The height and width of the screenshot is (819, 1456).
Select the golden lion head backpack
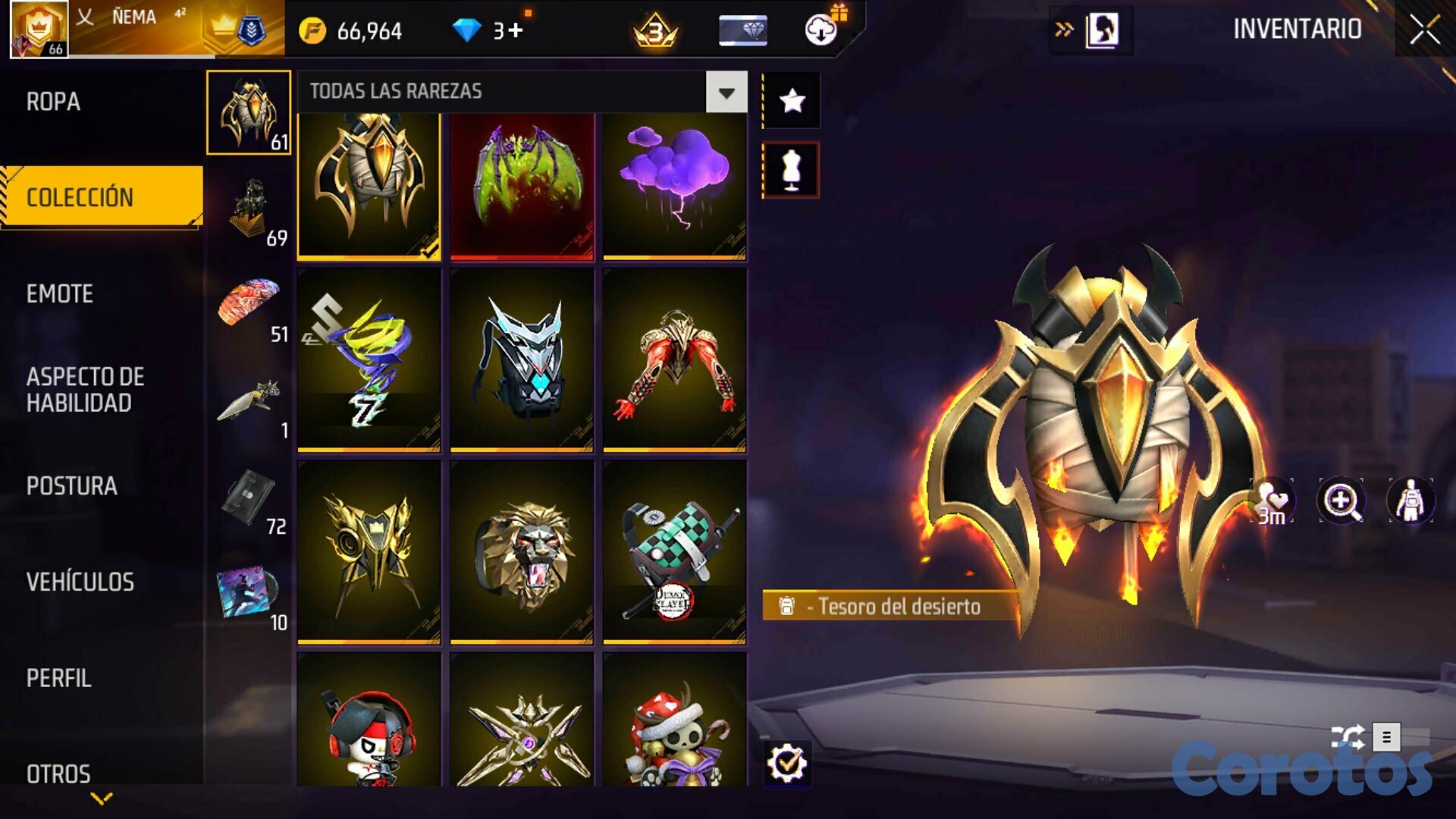(x=522, y=552)
